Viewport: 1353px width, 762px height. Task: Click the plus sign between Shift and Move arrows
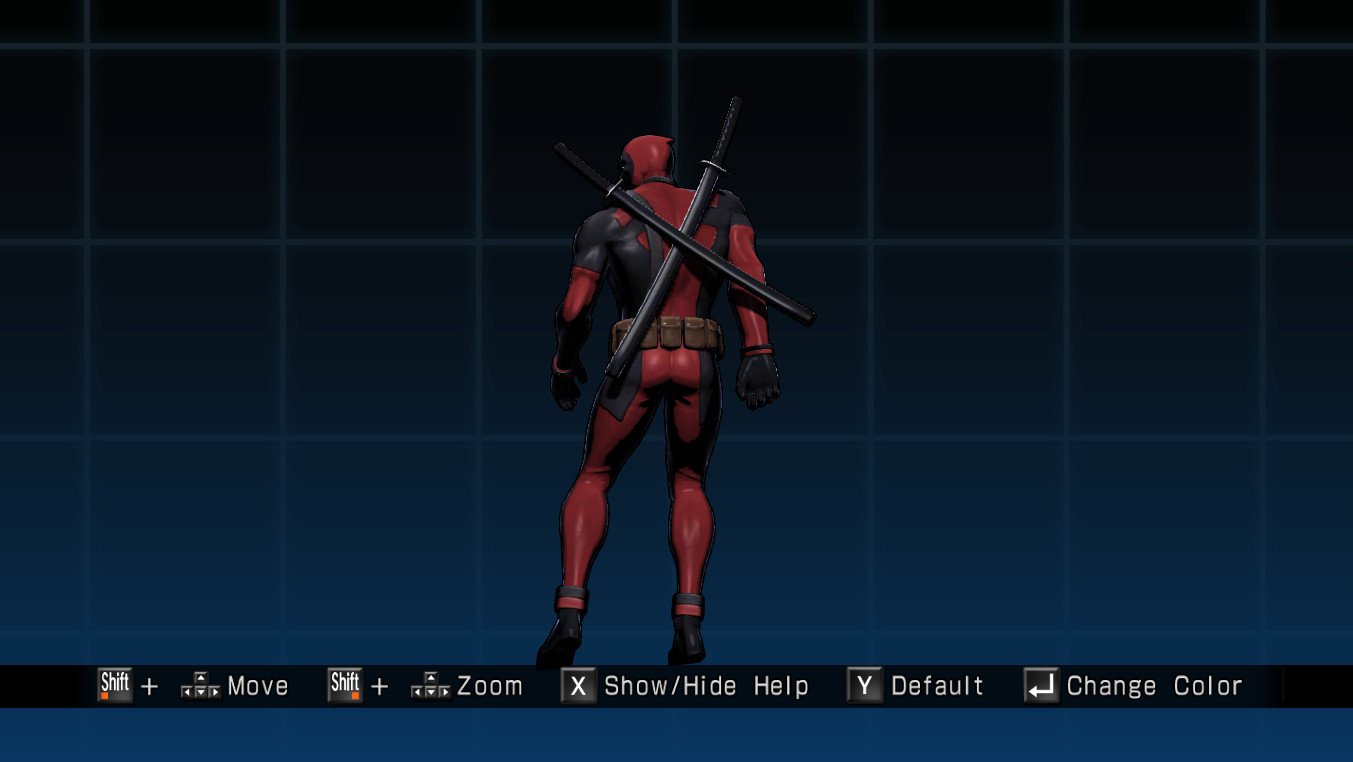pos(148,687)
